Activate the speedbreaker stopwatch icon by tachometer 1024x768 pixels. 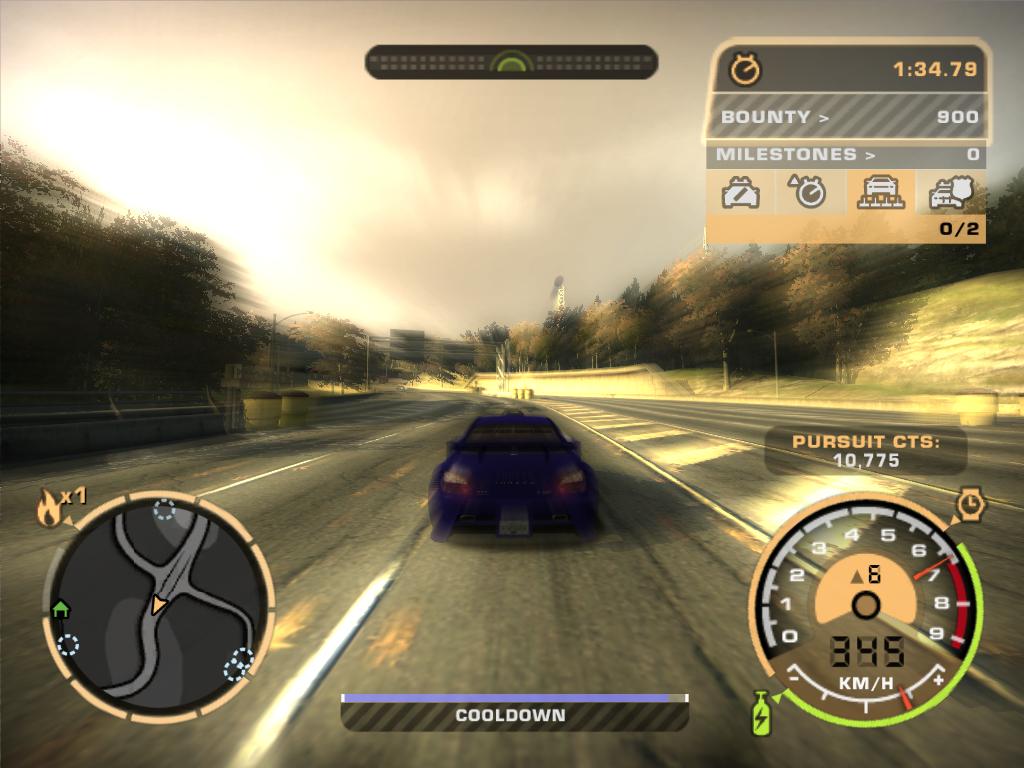pos(971,505)
